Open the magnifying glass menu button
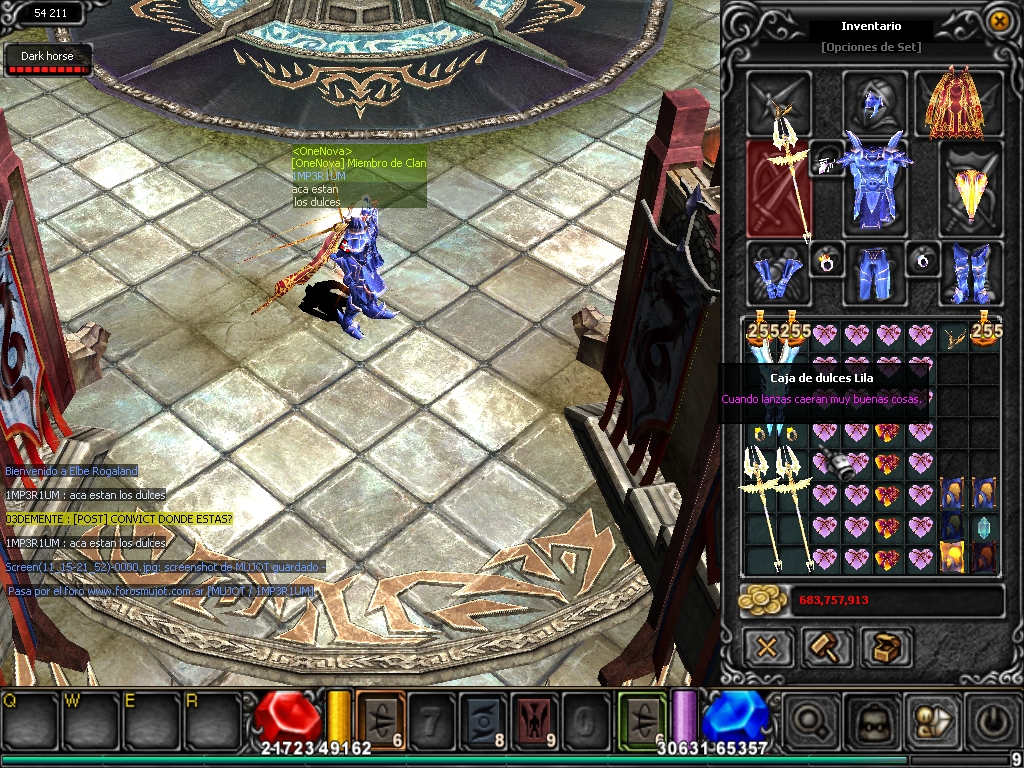Screen dimensions: 1024x768 (x=813, y=719)
